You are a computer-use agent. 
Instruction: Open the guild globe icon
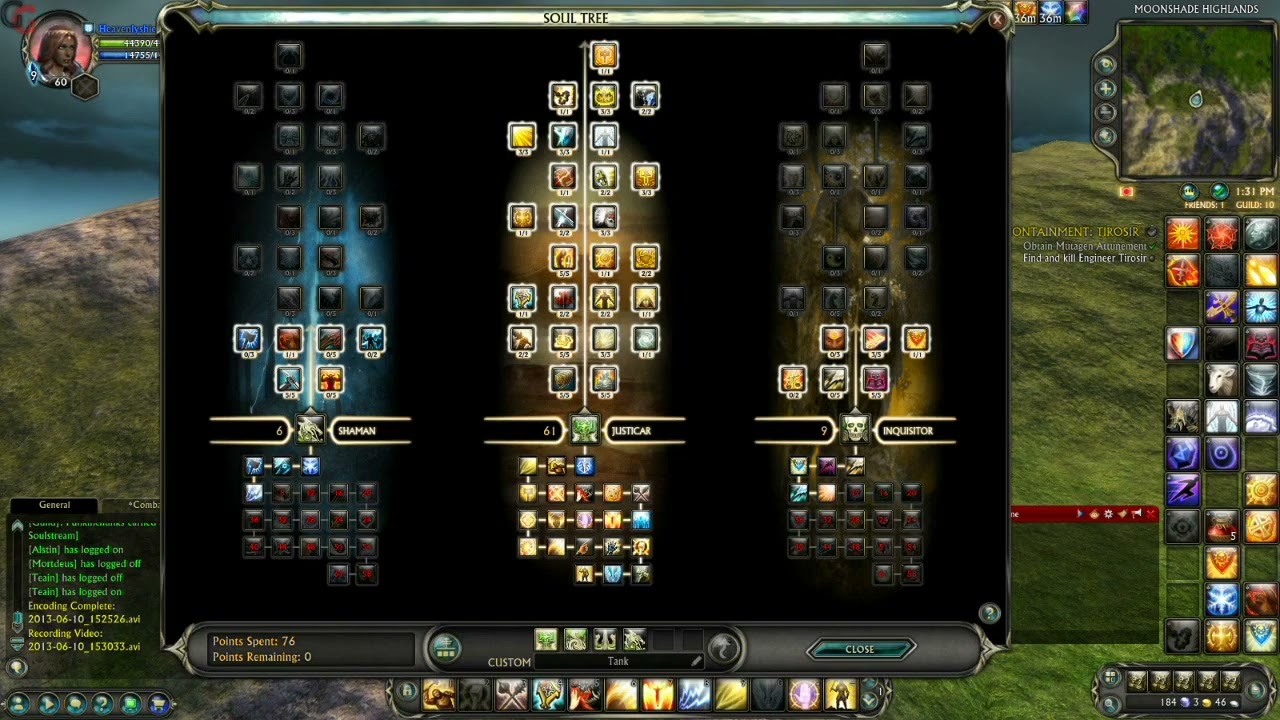pos(1219,191)
